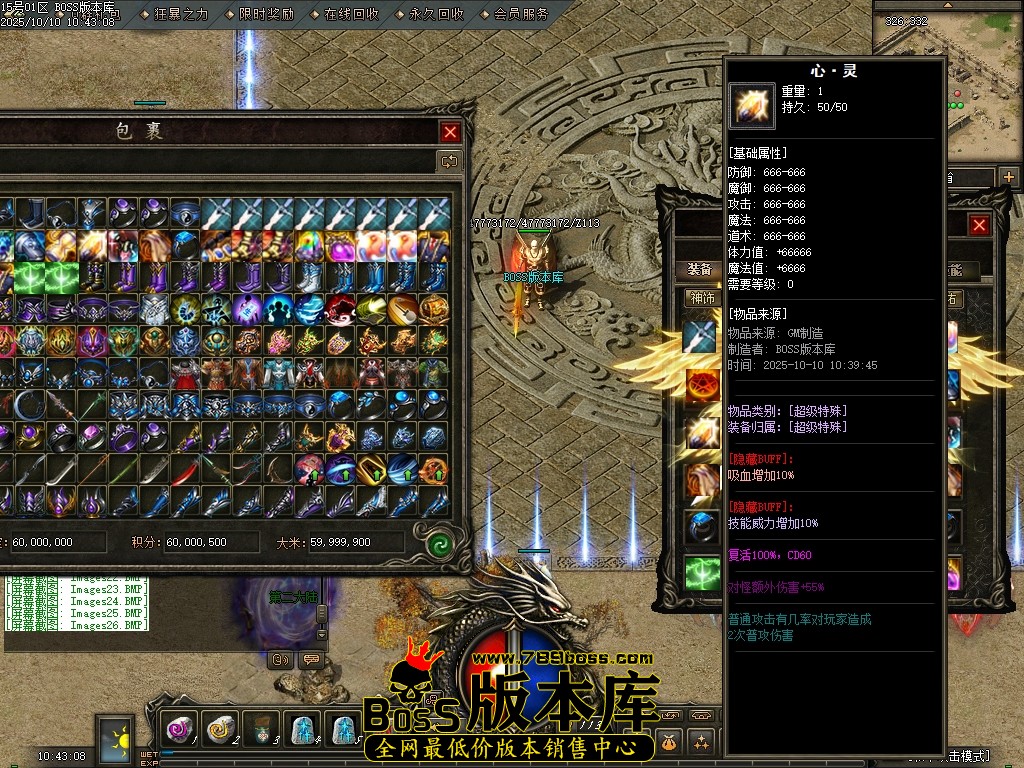Viewport: 1024px width, 768px height.
Task: Click the speech bubble chat button
Action: [x=311, y=659]
